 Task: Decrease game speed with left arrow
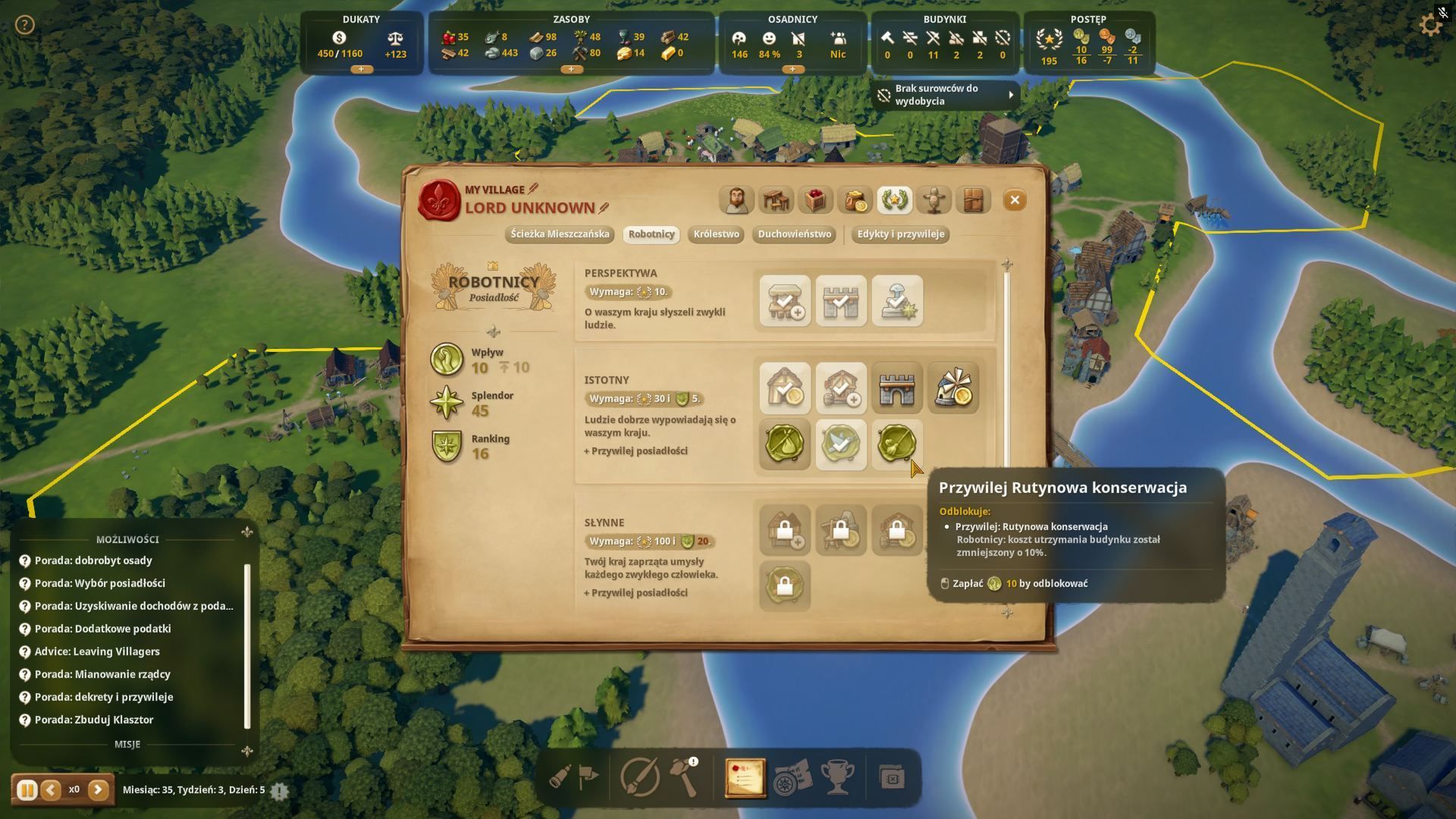pyautogui.click(x=51, y=790)
